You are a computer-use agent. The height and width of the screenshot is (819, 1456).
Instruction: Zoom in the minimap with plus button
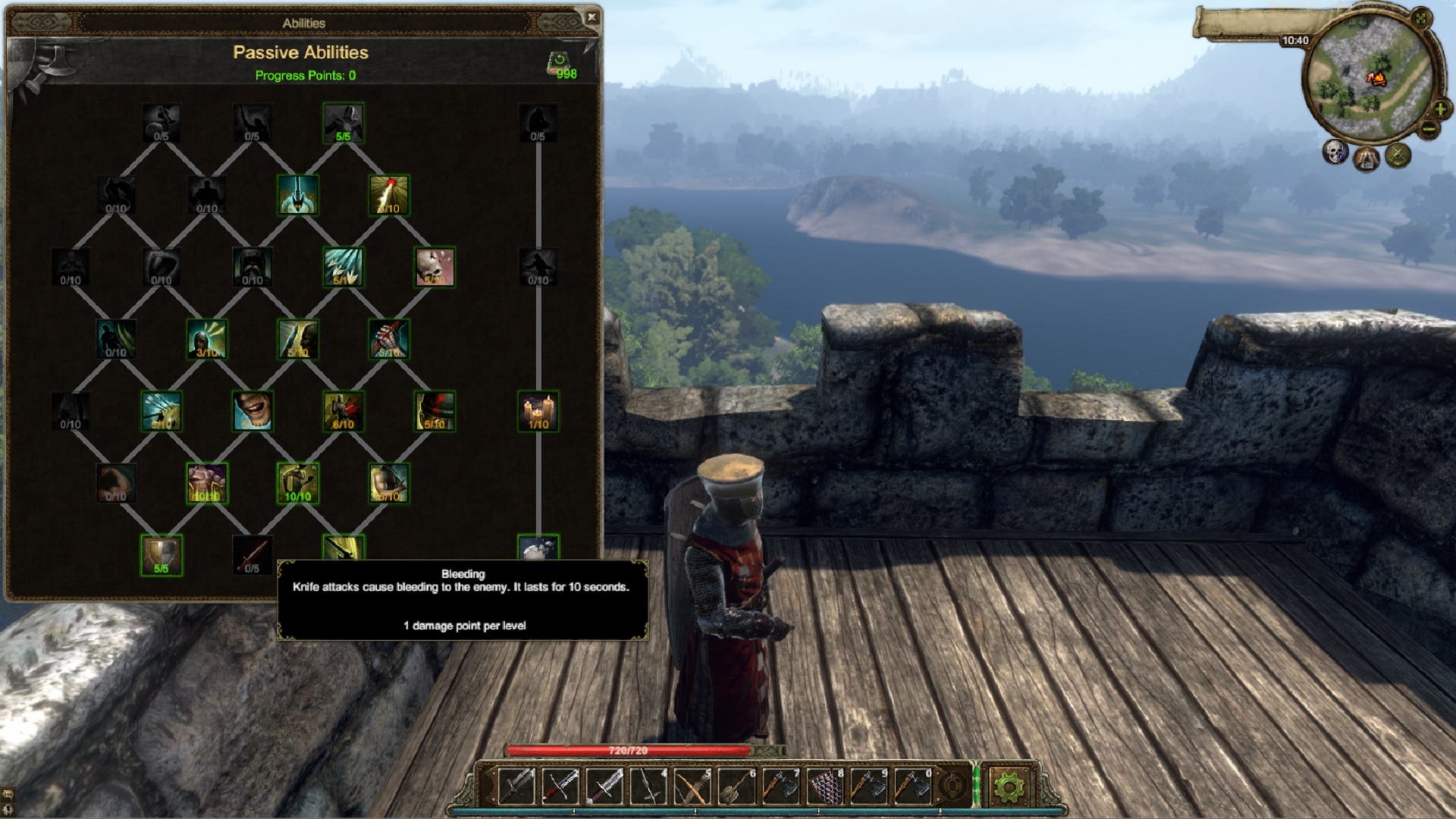click(1440, 111)
